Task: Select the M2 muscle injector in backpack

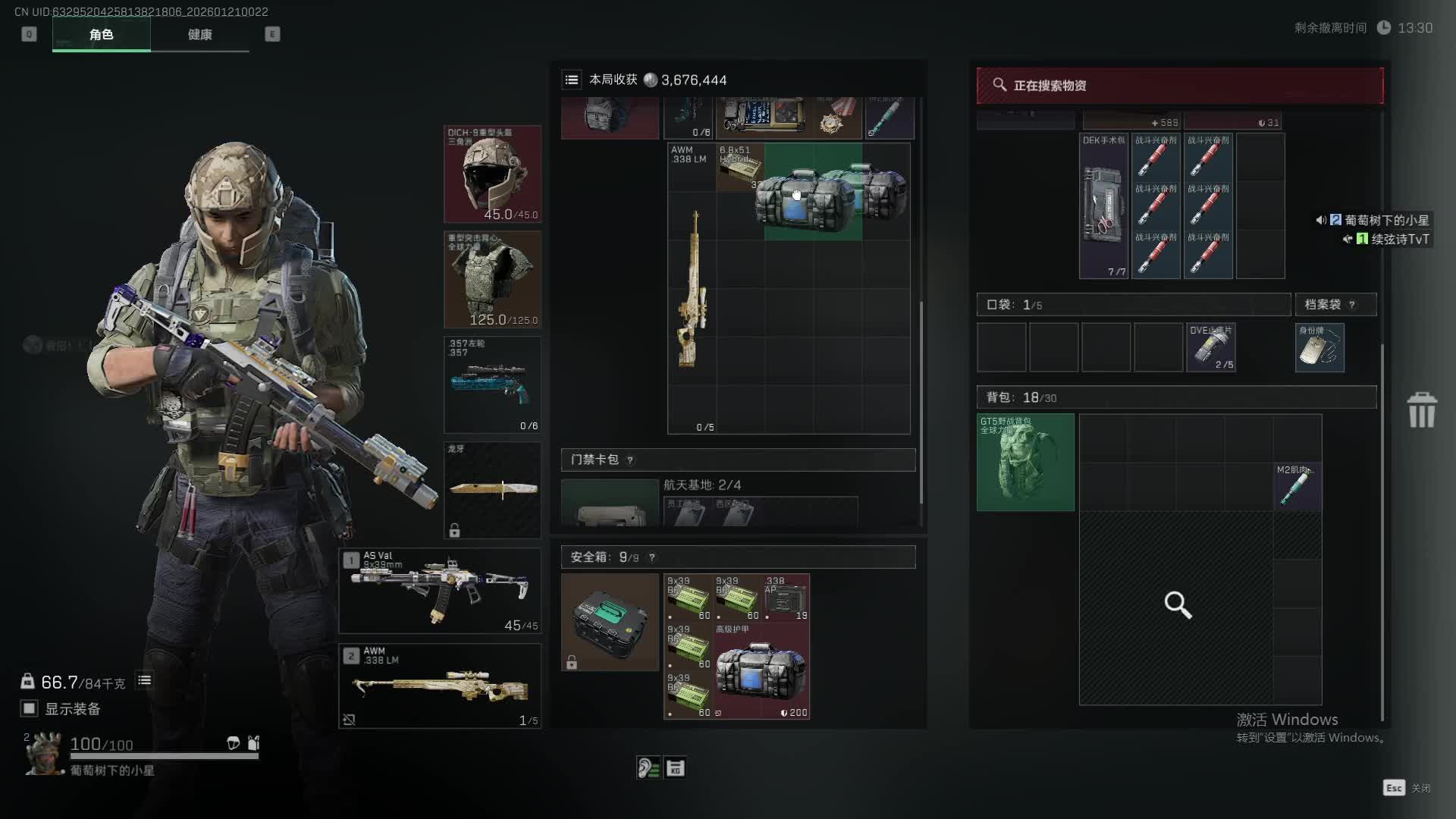Action: click(1298, 486)
